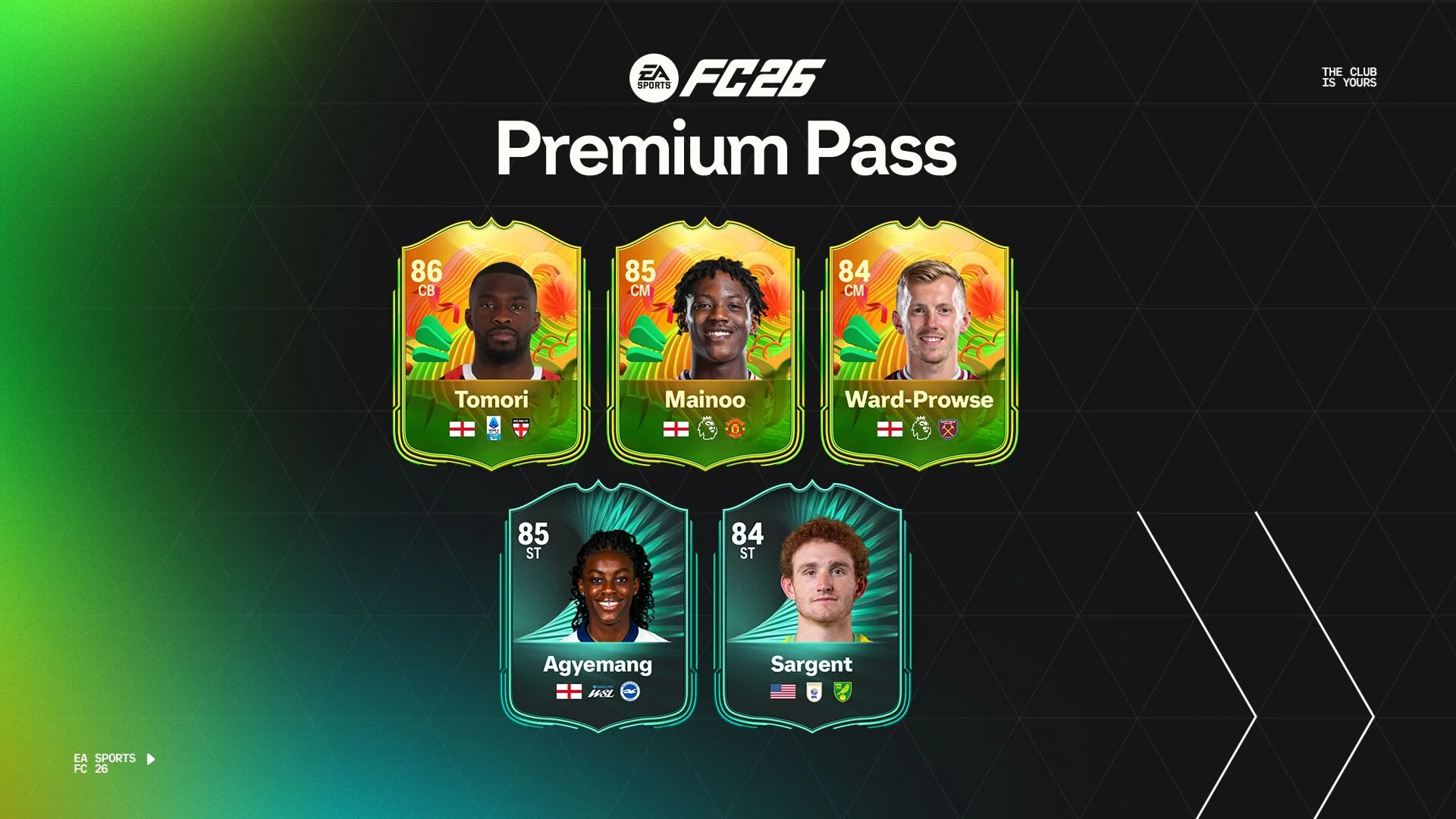Image resolution: width=1456 pixels, height=819 pixels.
Task: Choose the Mainoo 85 CM card
Action: coord(705,345)
